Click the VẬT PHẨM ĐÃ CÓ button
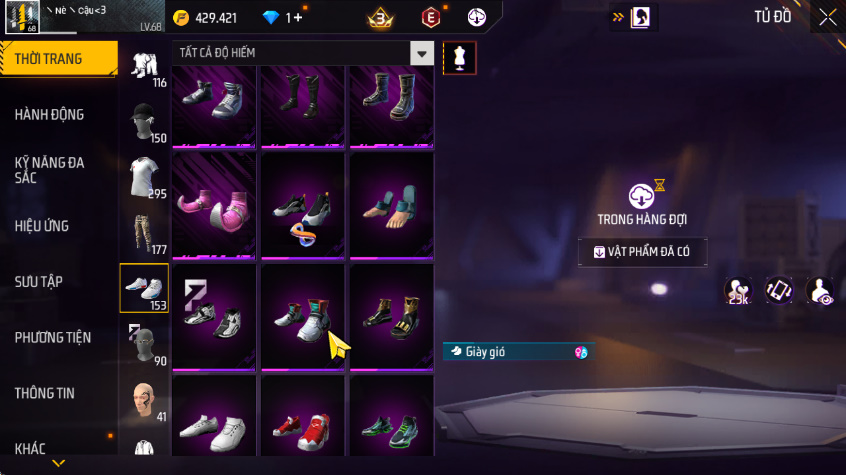The width and height of the screenshot is (846, 475). tap(643, 252)
